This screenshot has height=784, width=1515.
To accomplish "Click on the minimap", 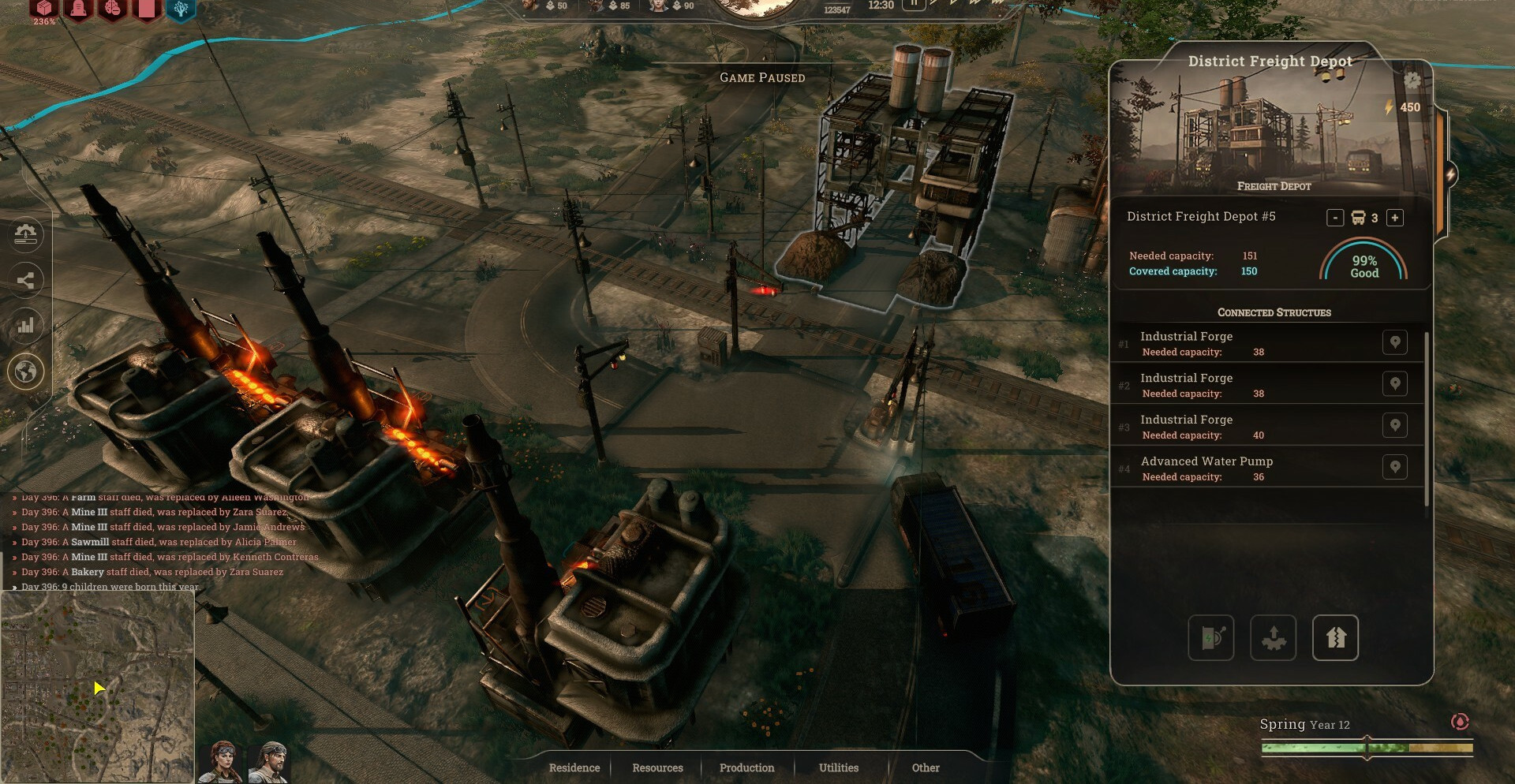I will tap(97, 686).
